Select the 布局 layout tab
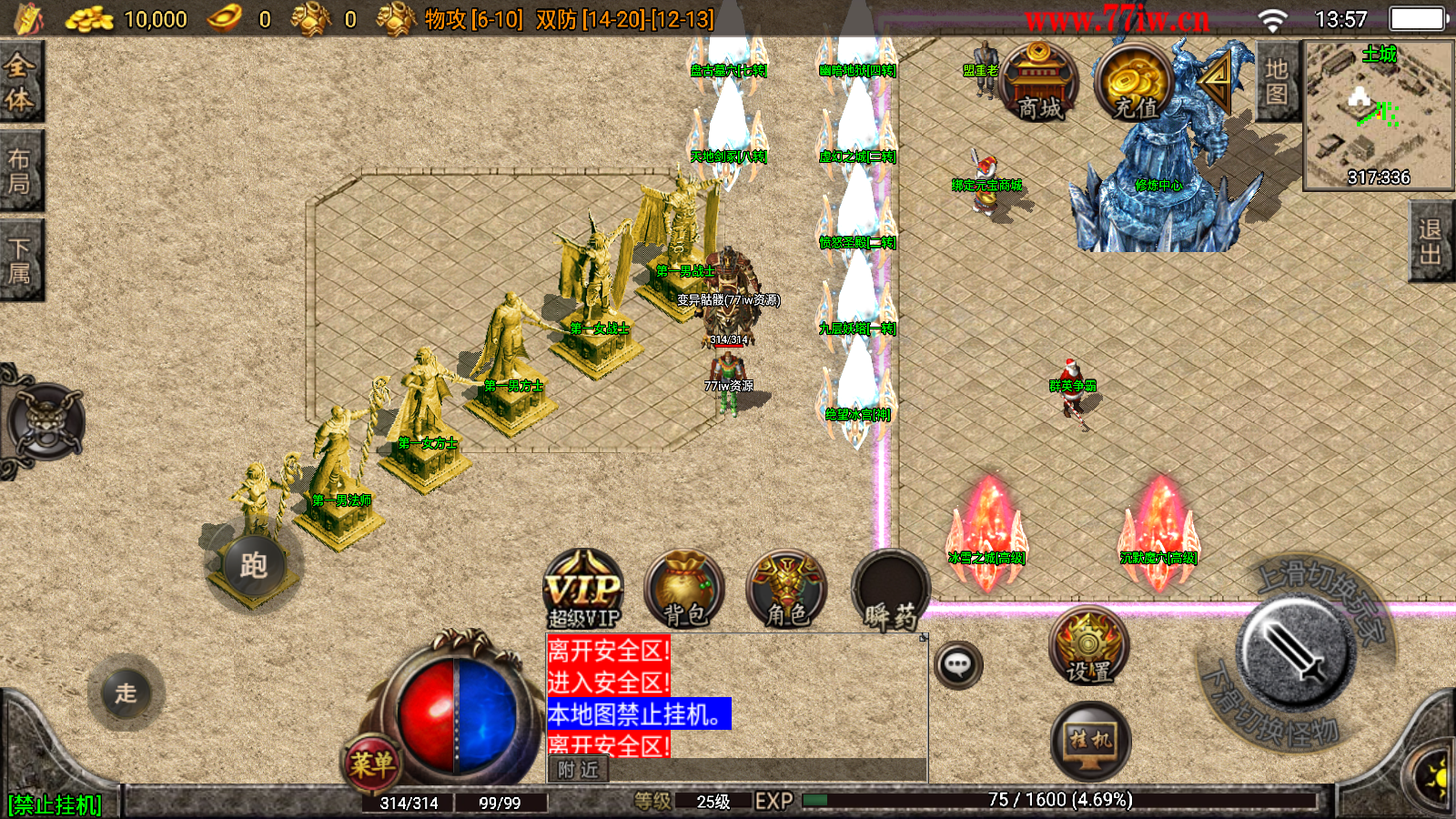 pos(20,172)
